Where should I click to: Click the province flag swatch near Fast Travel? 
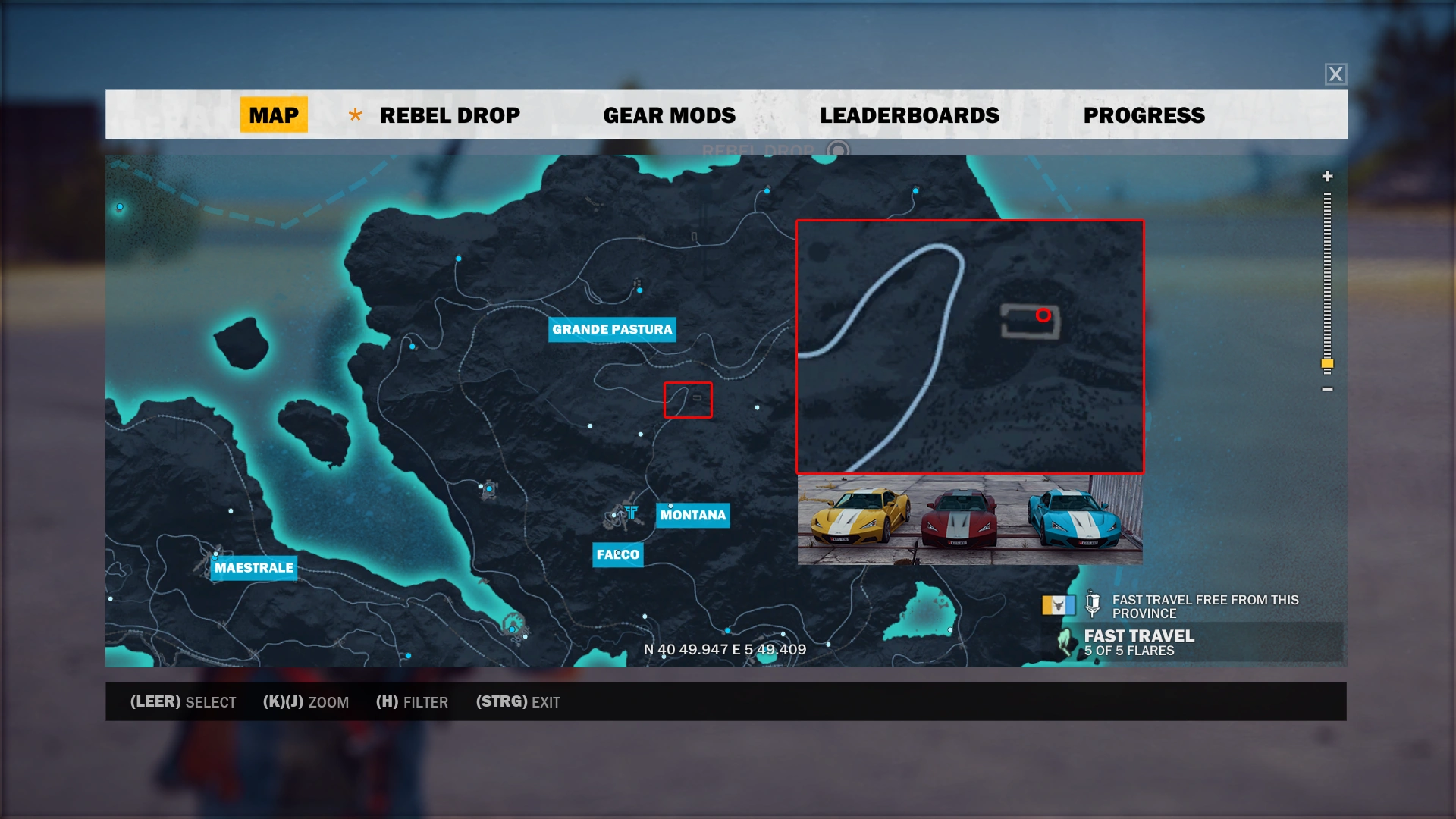point(1059,605)
